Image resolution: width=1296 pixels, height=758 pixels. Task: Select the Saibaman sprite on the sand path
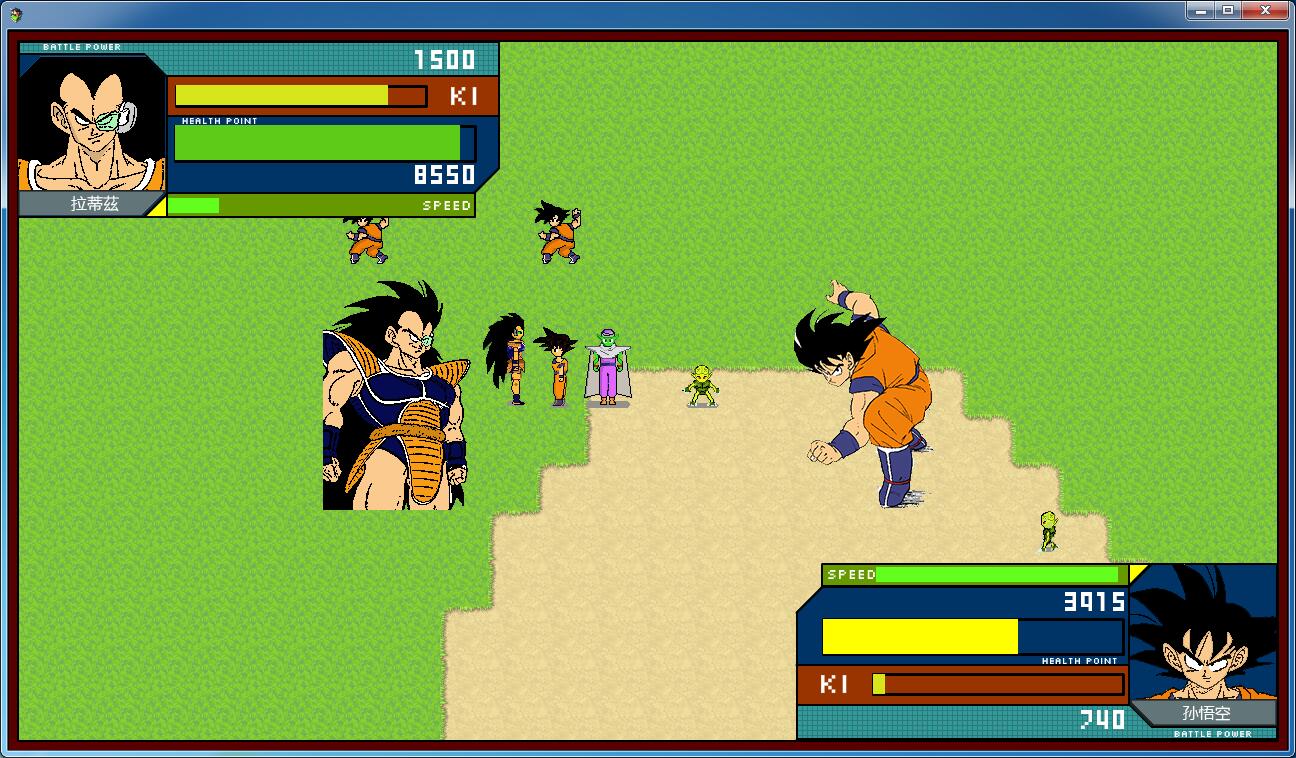(700, 385)
